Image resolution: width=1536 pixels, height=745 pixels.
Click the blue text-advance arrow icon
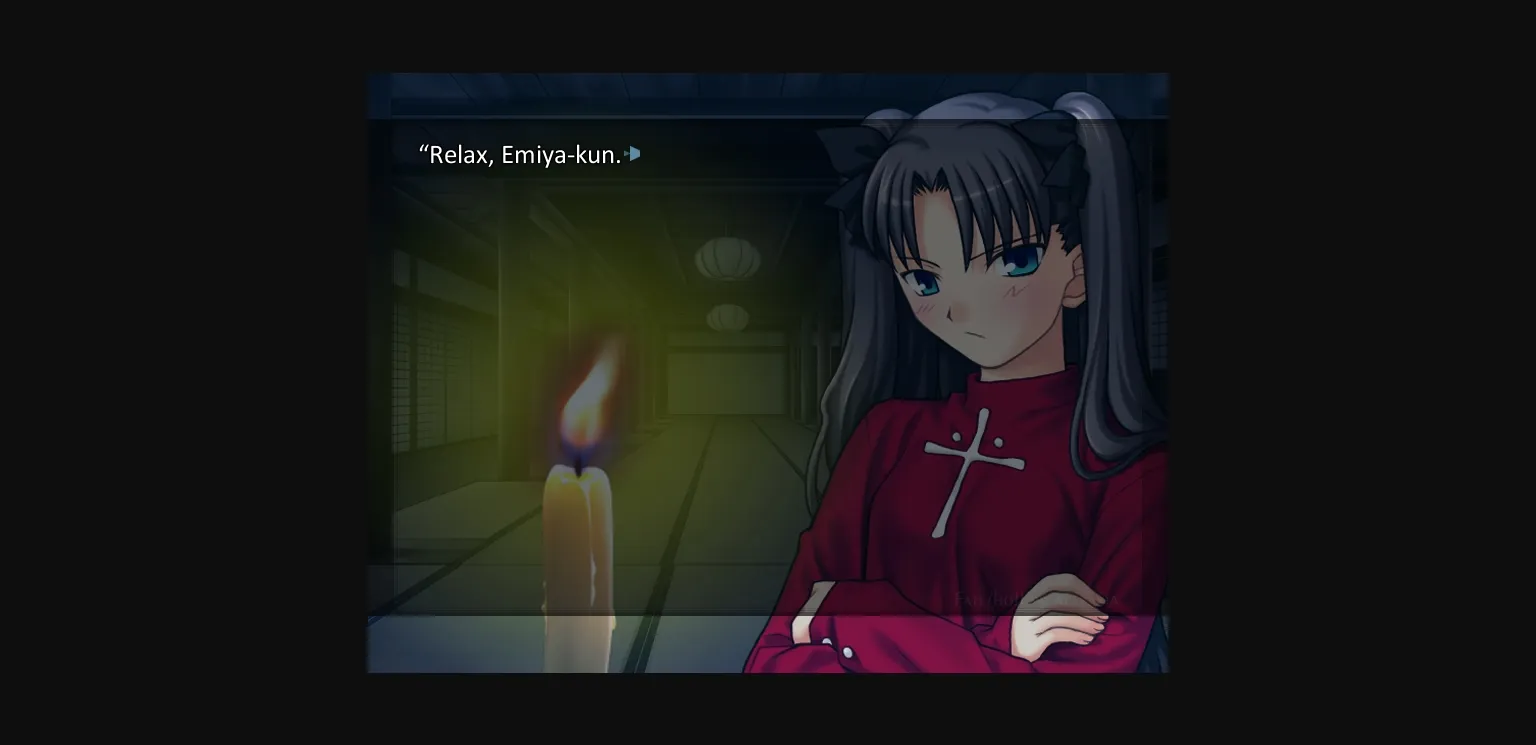tap(633, 154)
